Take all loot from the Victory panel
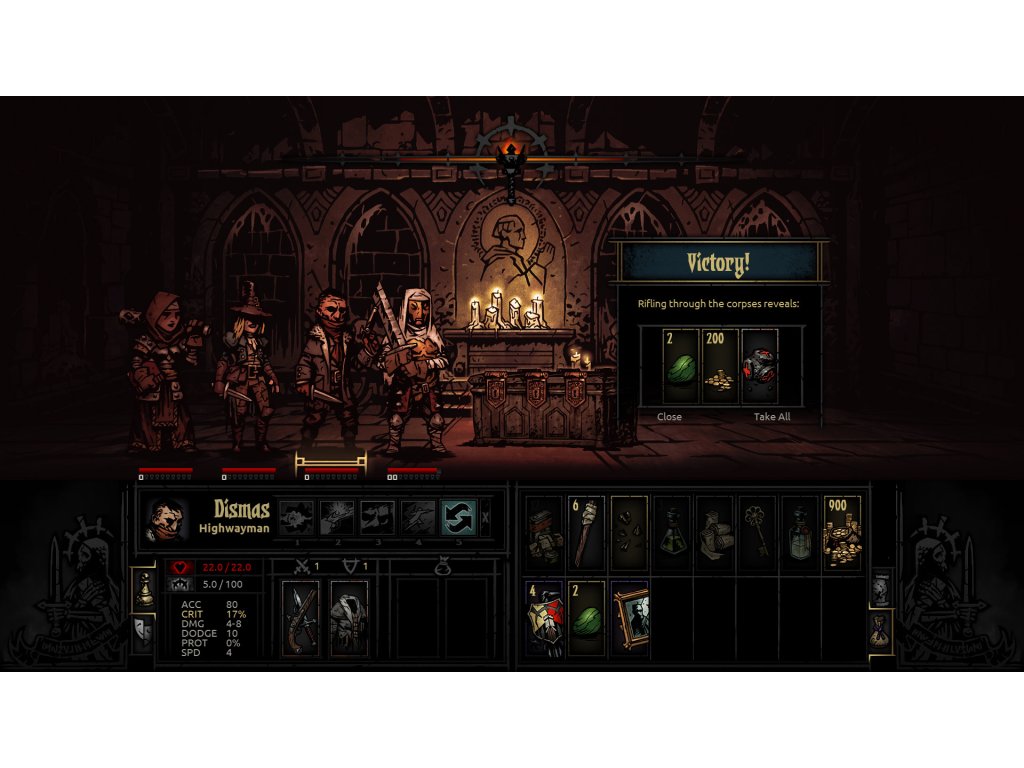Viewport: 1024px width, 768px height. tap(771, 417)
